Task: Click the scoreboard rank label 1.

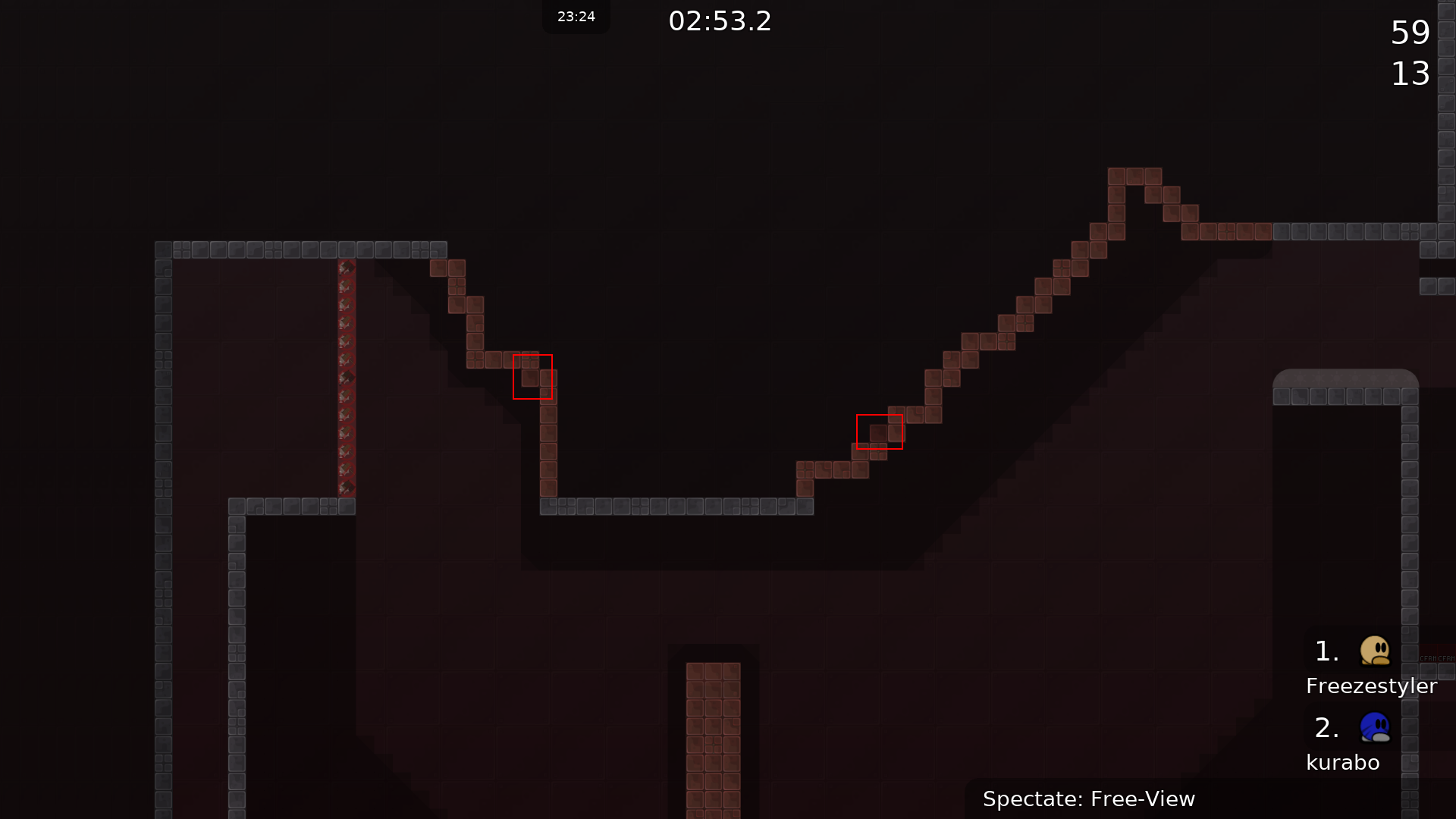Action: coord(1326,651)
